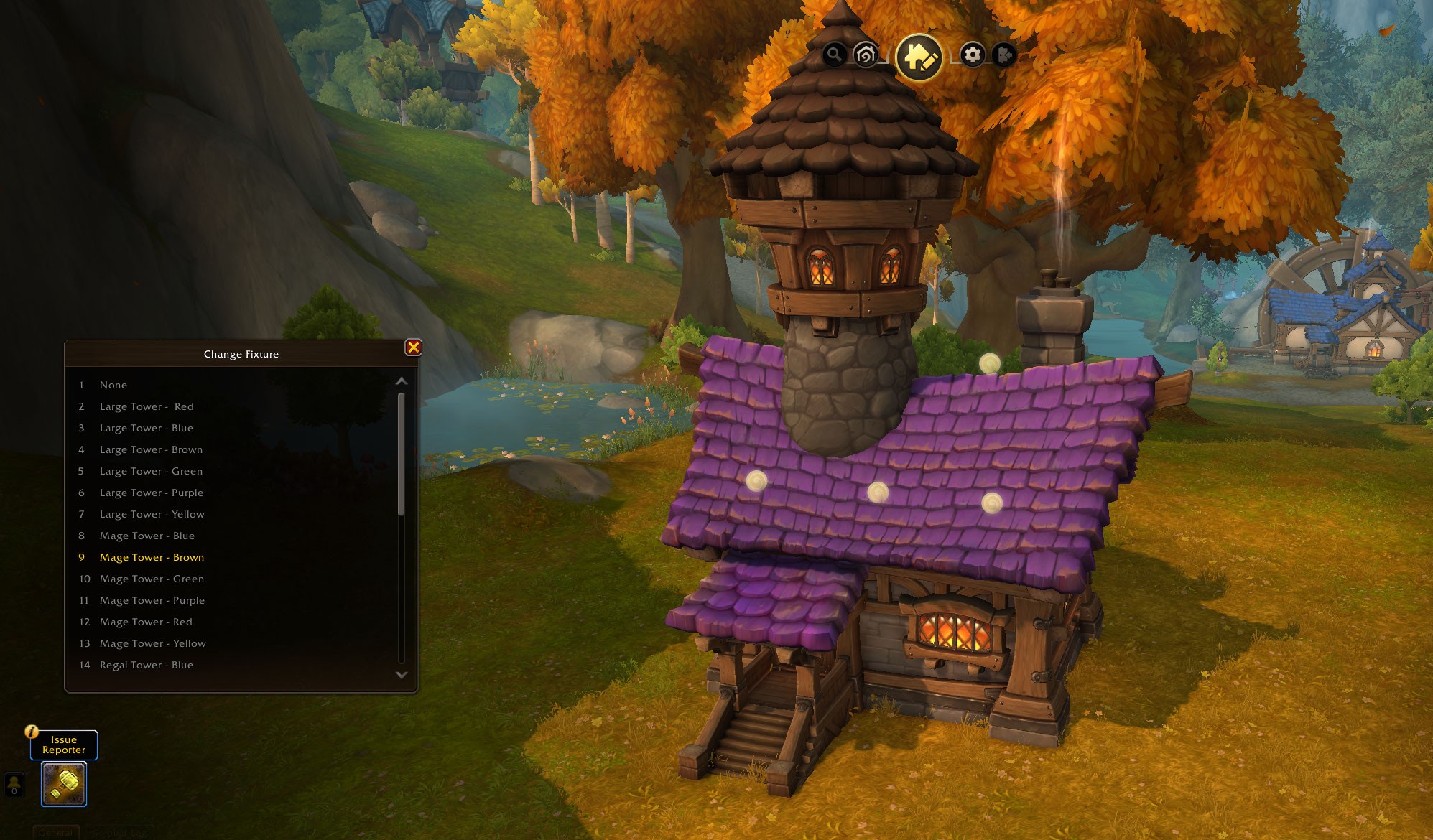Screen dimensions: 1433x840
Task: Select the None fixture option
Action: [113, 385]
